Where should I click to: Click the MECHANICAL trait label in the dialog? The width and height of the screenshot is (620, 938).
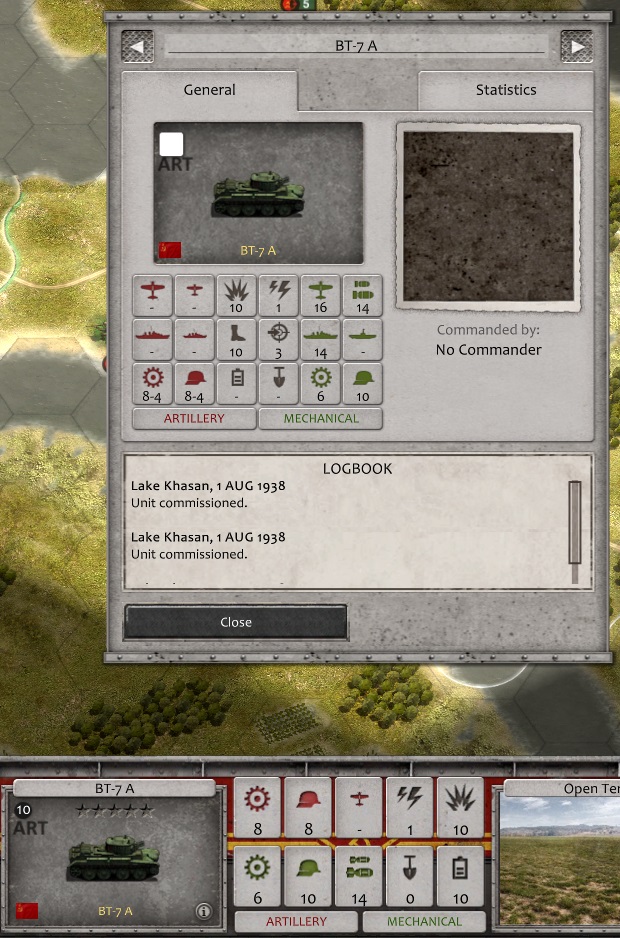320,419
